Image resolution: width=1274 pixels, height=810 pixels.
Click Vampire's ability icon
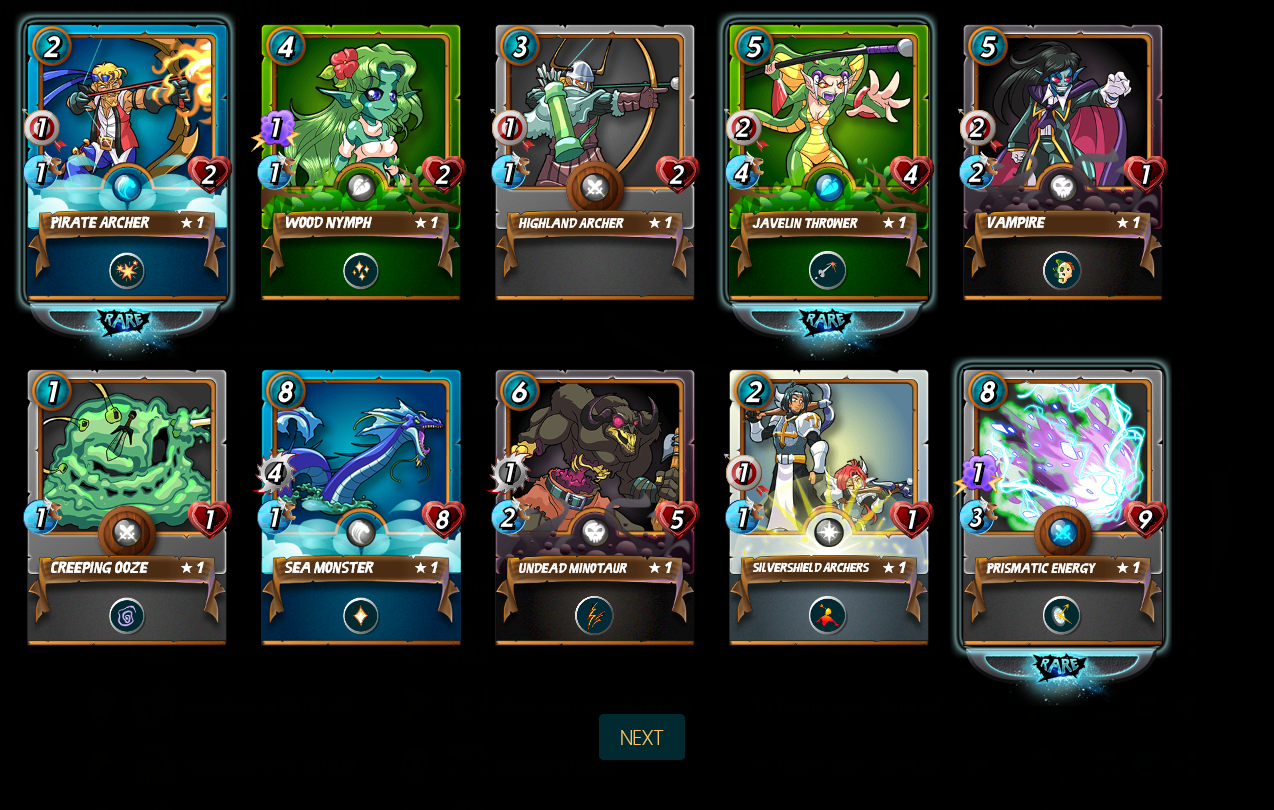point(1062,270)
